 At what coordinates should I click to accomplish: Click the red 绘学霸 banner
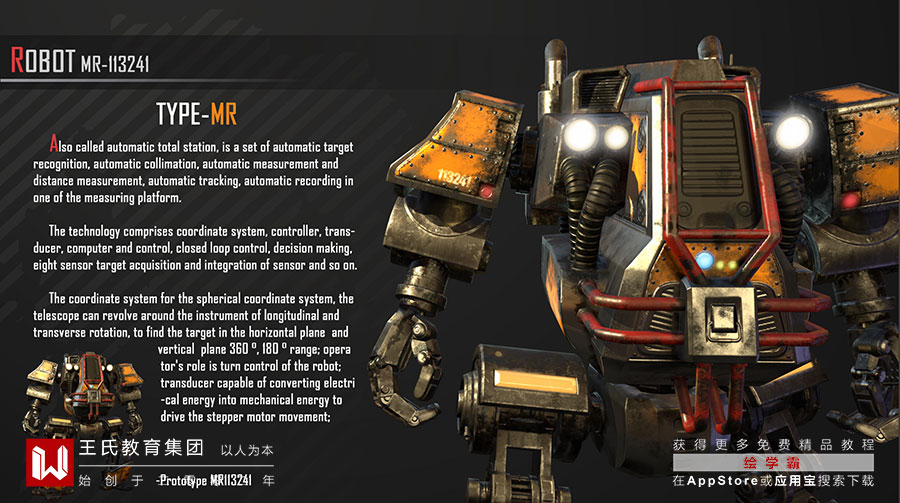pyautogui.click(x=774, y=463)
